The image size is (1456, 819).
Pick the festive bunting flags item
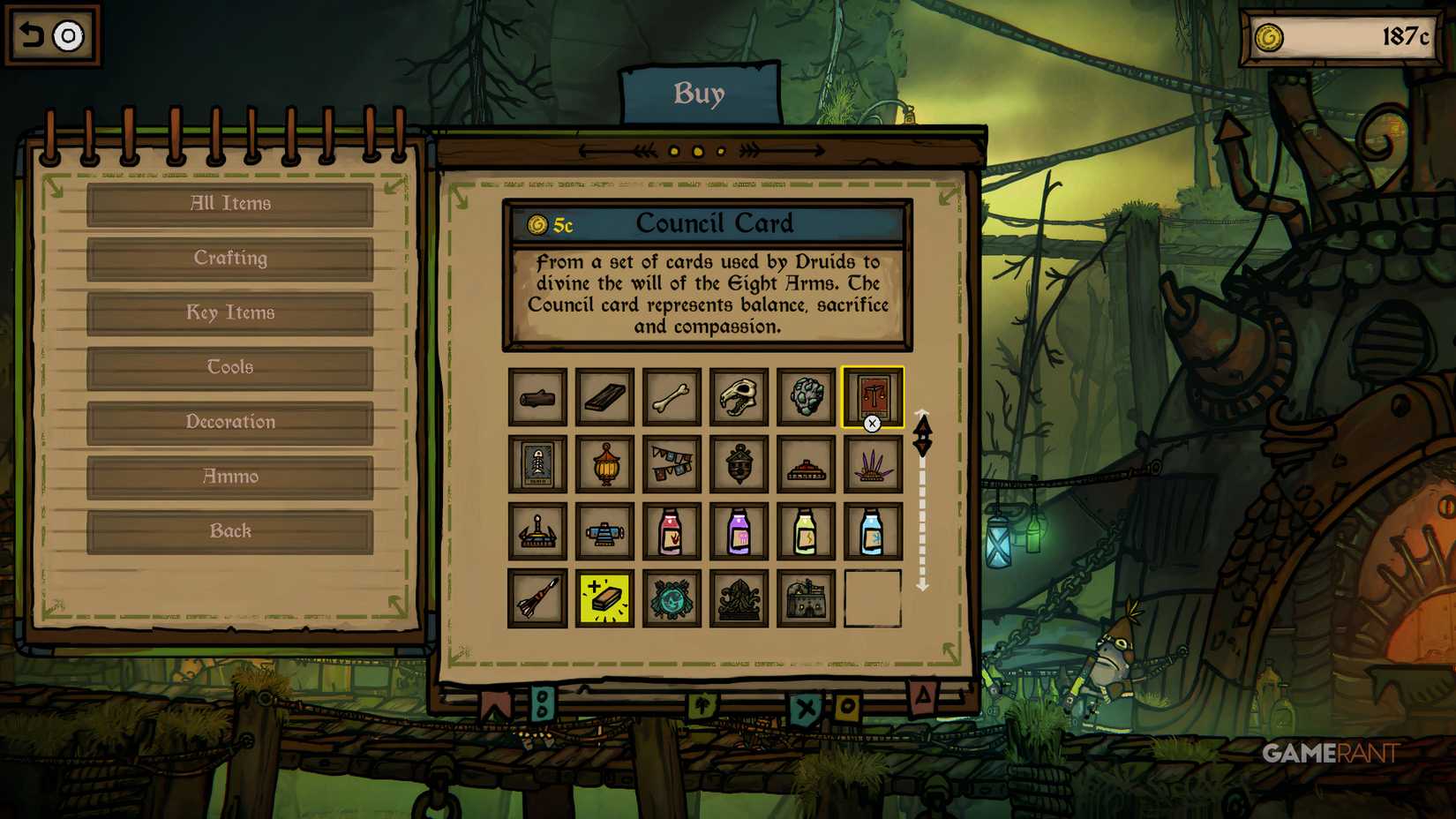[672, 465]
